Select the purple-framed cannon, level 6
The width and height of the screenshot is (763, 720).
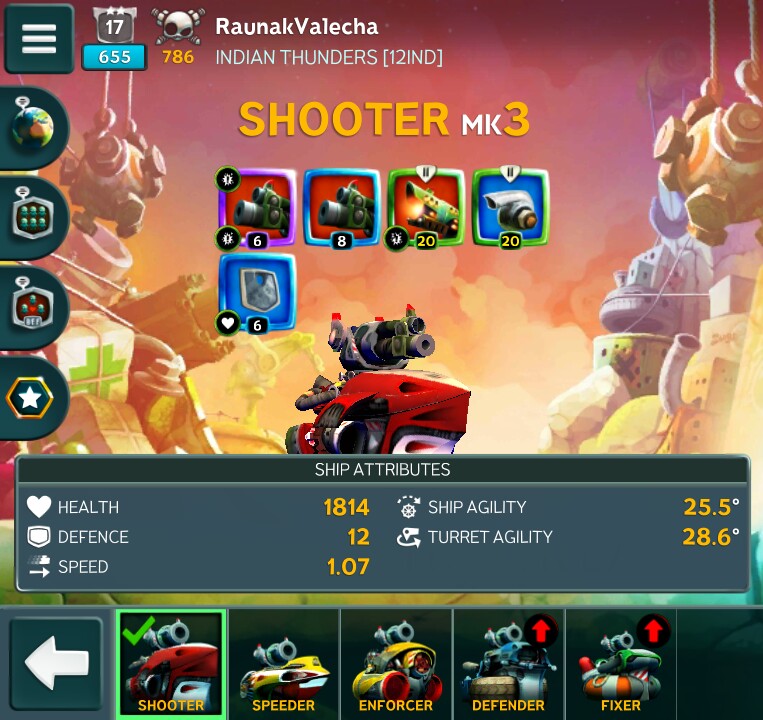257,207
